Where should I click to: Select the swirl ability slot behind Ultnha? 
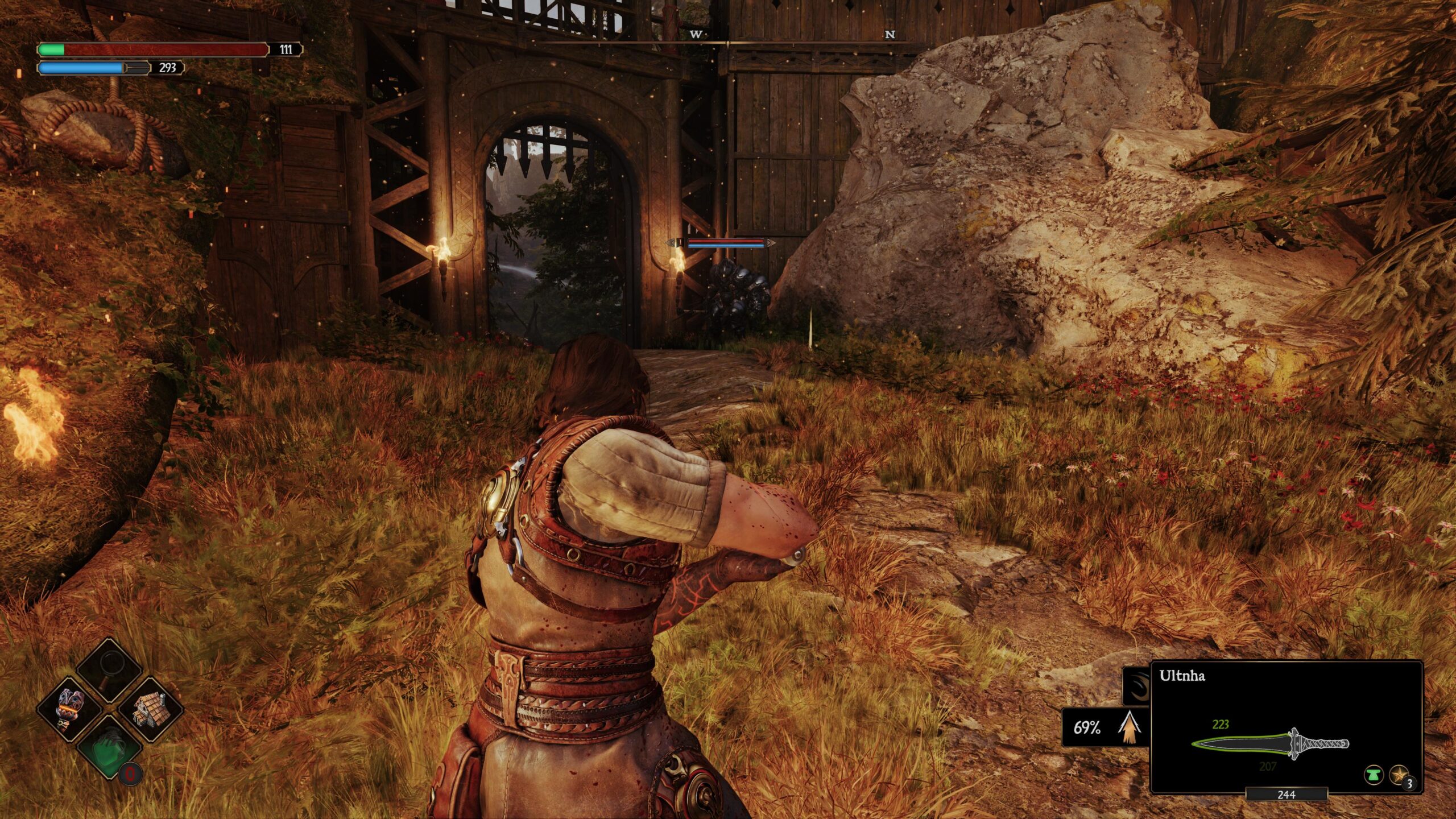[x=1137, y=684]
